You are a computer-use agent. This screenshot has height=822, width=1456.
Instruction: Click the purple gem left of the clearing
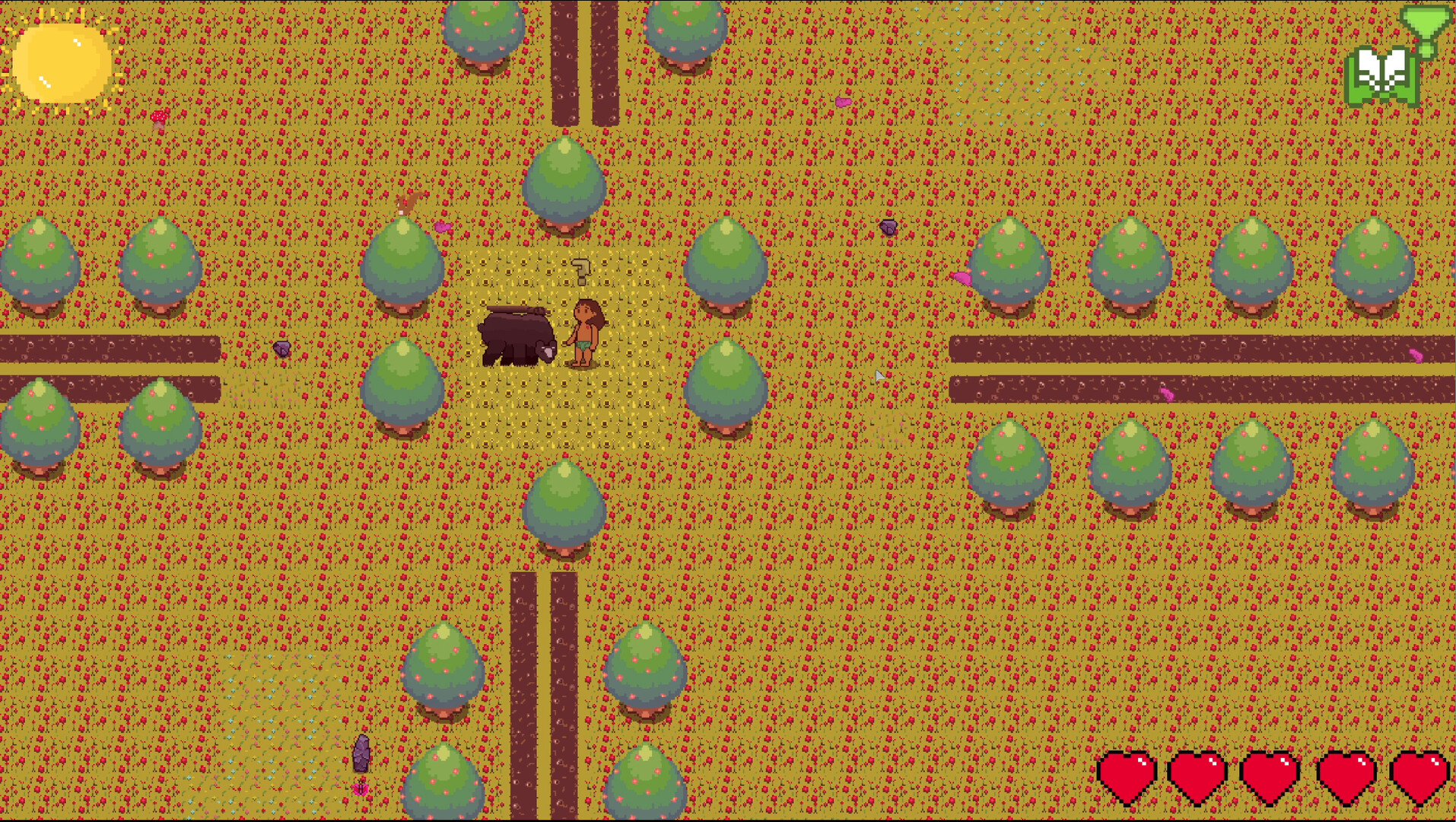[x=284, y=350]
